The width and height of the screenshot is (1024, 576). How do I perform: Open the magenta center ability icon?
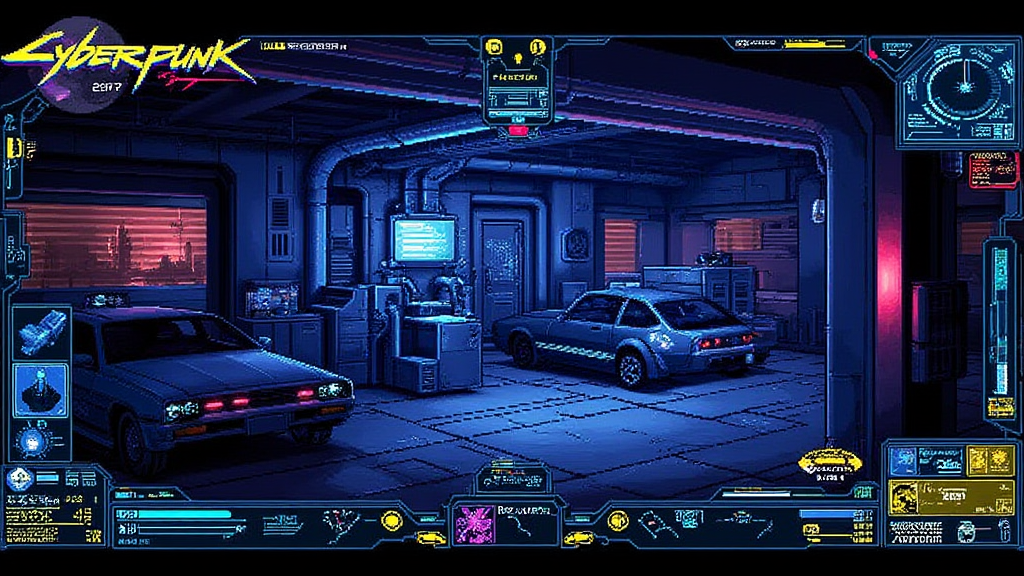(x=469, y=522)
